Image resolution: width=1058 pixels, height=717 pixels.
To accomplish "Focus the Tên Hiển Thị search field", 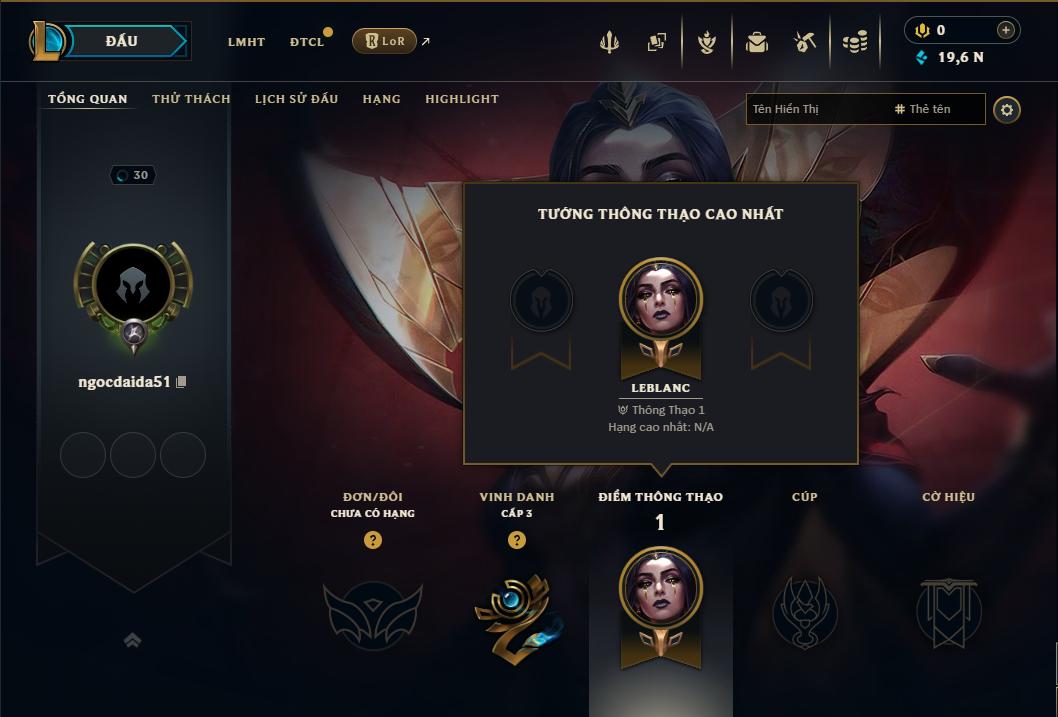I will point(815,109).
